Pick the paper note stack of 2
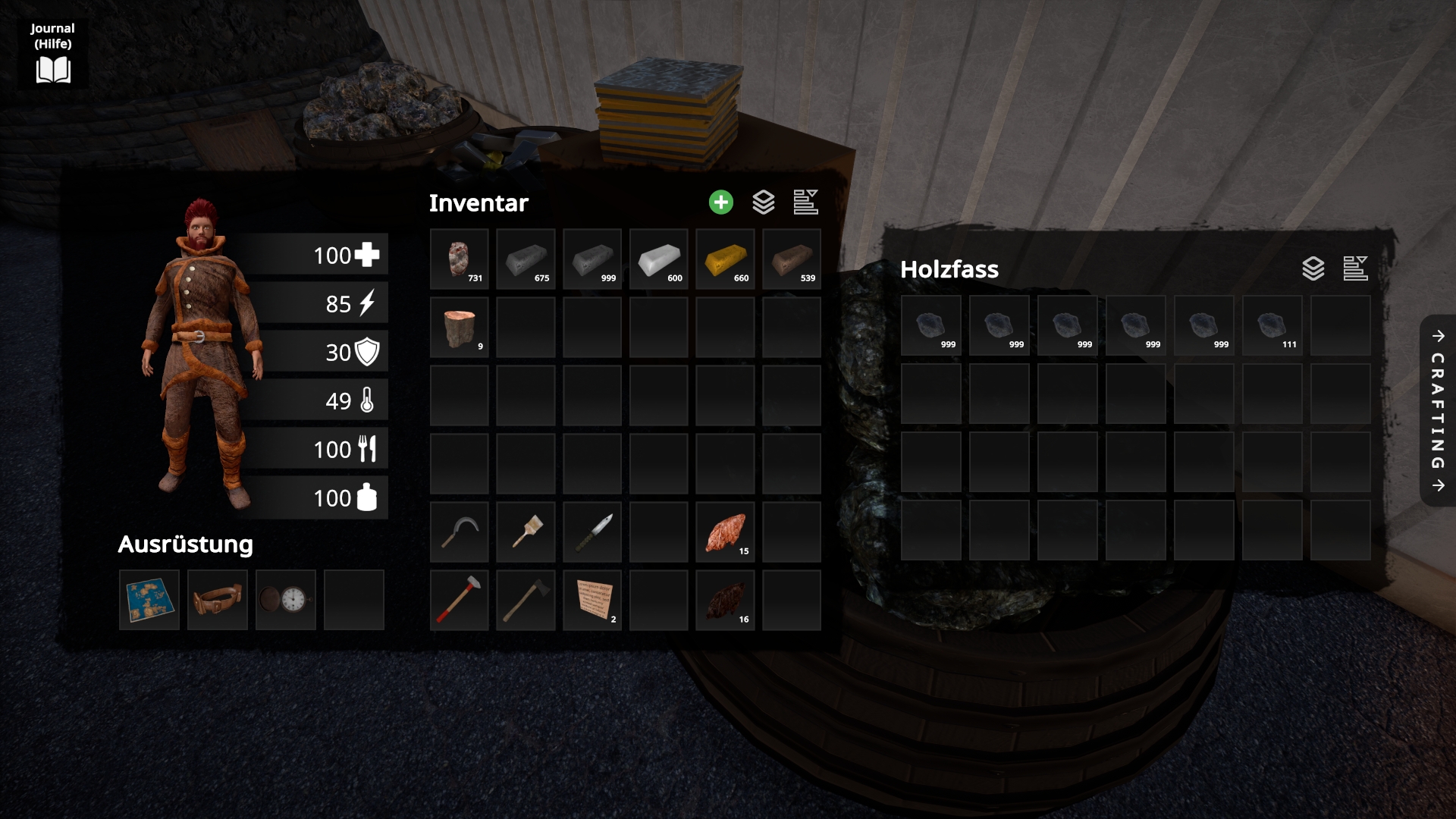Screen dimensions: 1456x819 coord(592,600)
